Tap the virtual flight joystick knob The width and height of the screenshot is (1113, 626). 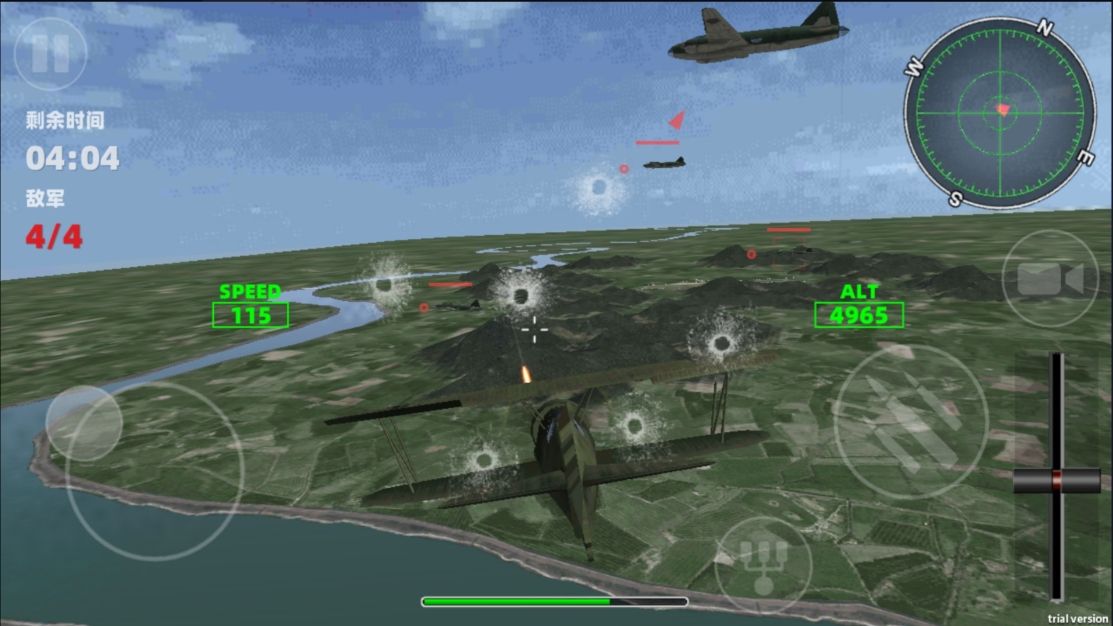coord(84,424)
